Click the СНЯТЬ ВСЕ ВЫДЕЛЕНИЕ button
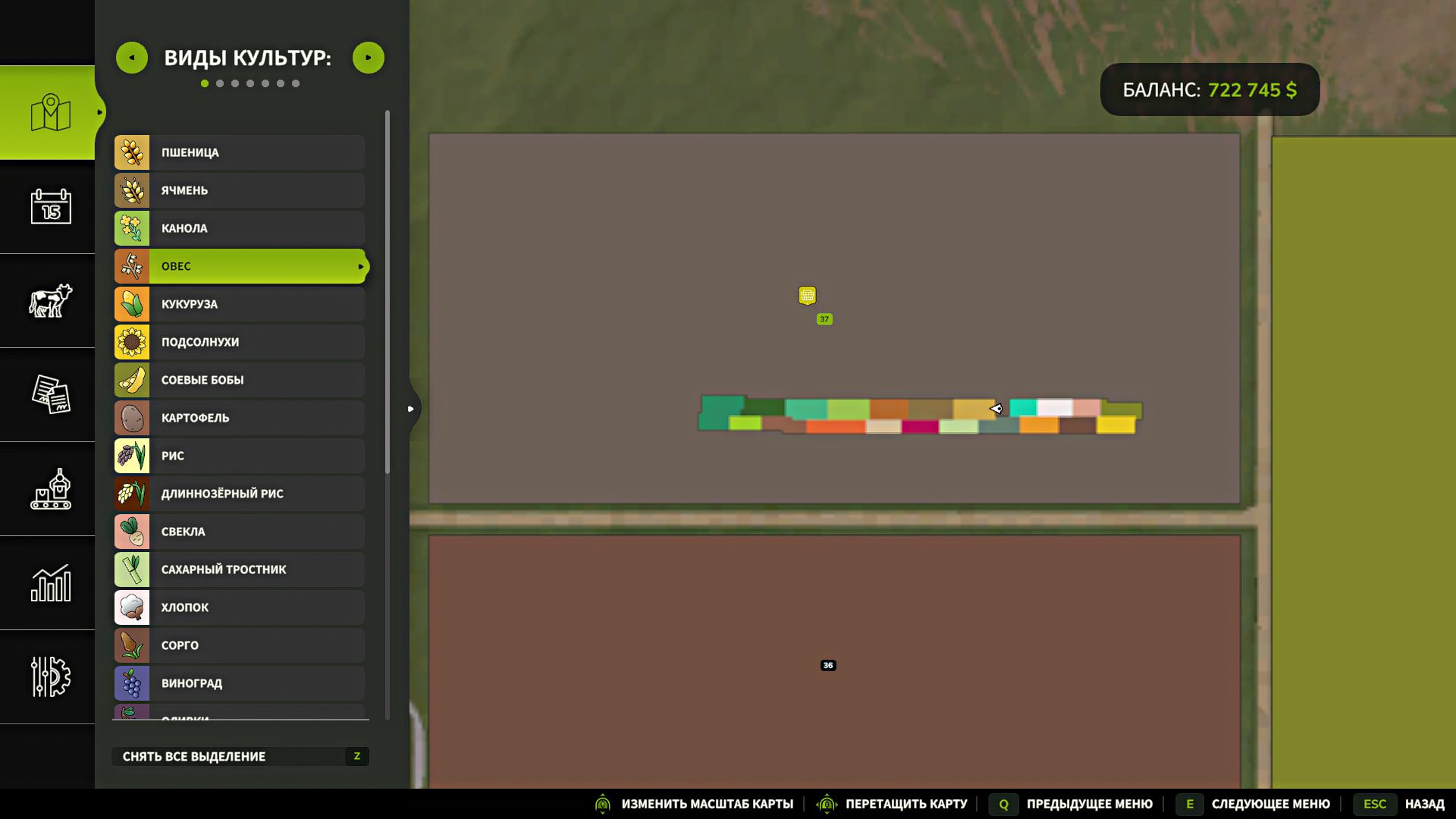This screenshot has width=1456, height=819. (x=240, y=756)
